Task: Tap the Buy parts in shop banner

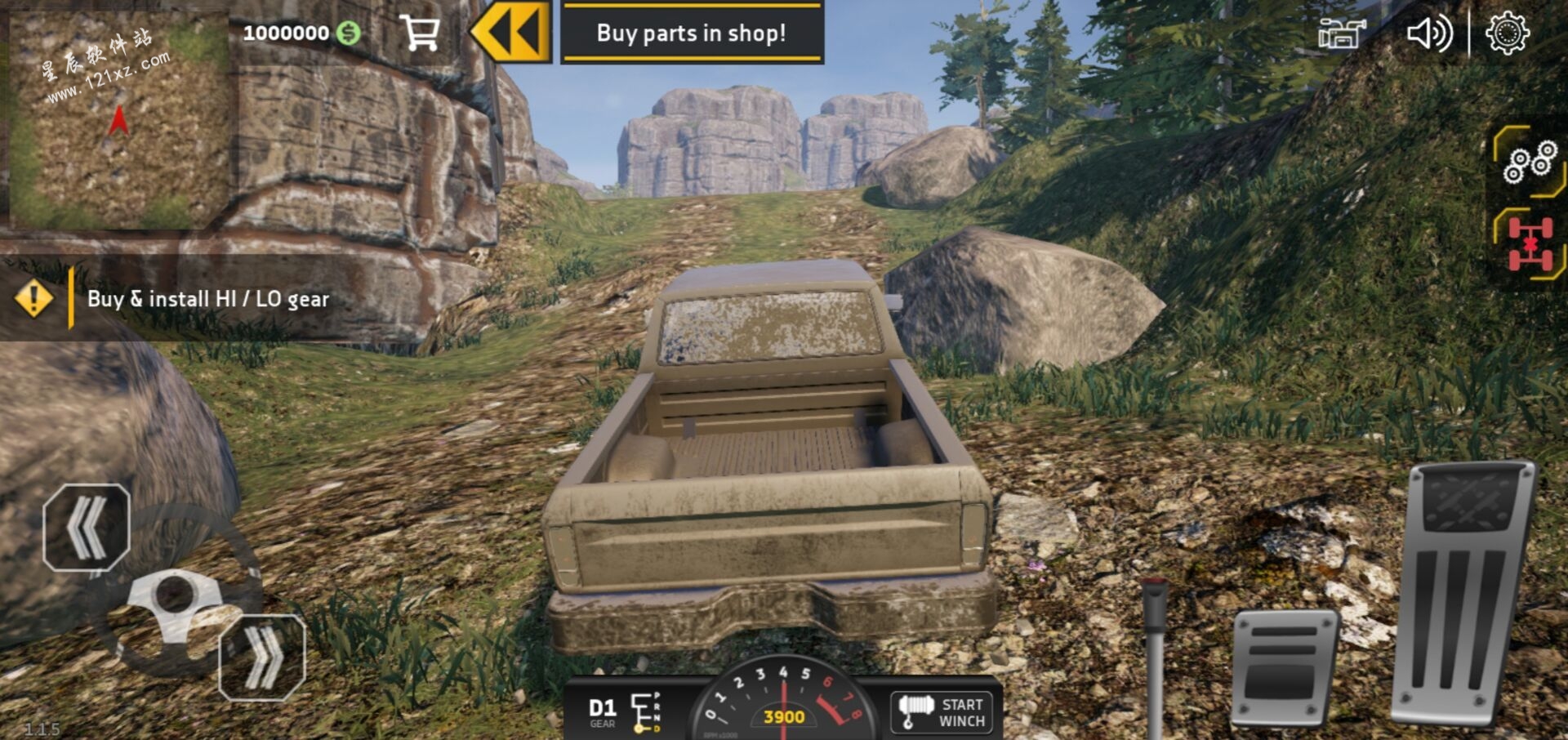Action: pos(692,33)
